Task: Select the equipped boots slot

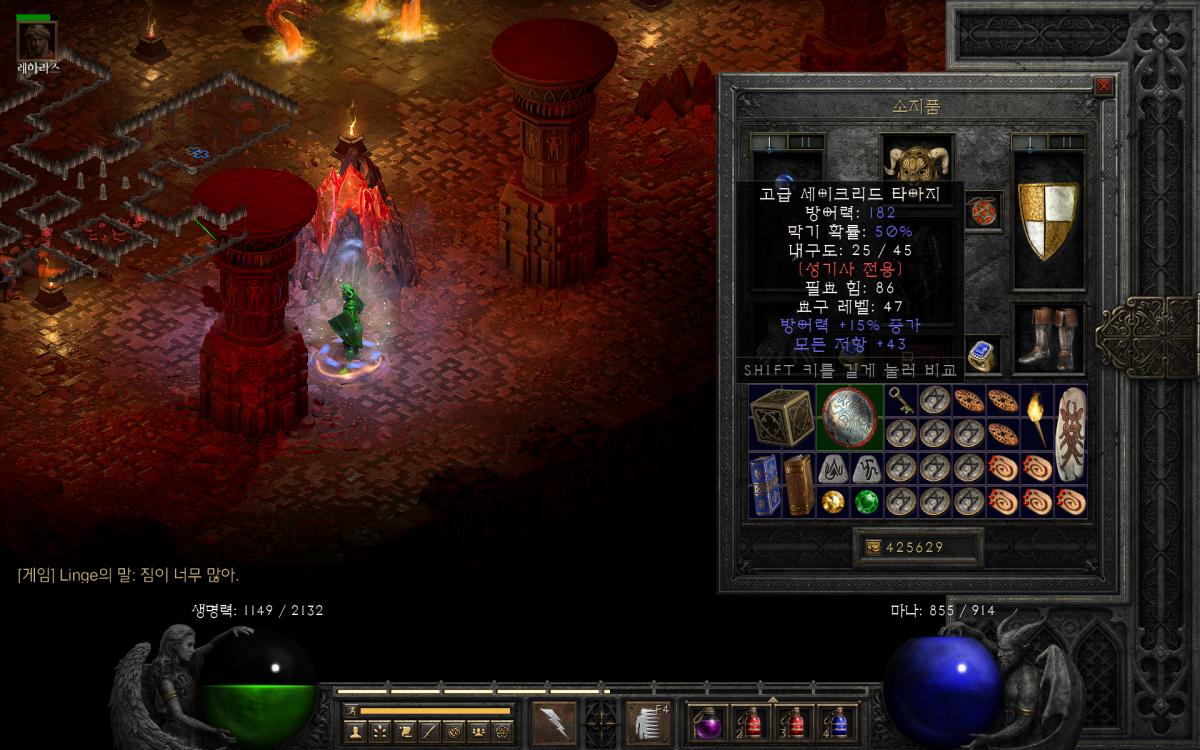Action: coord(1048,340)
